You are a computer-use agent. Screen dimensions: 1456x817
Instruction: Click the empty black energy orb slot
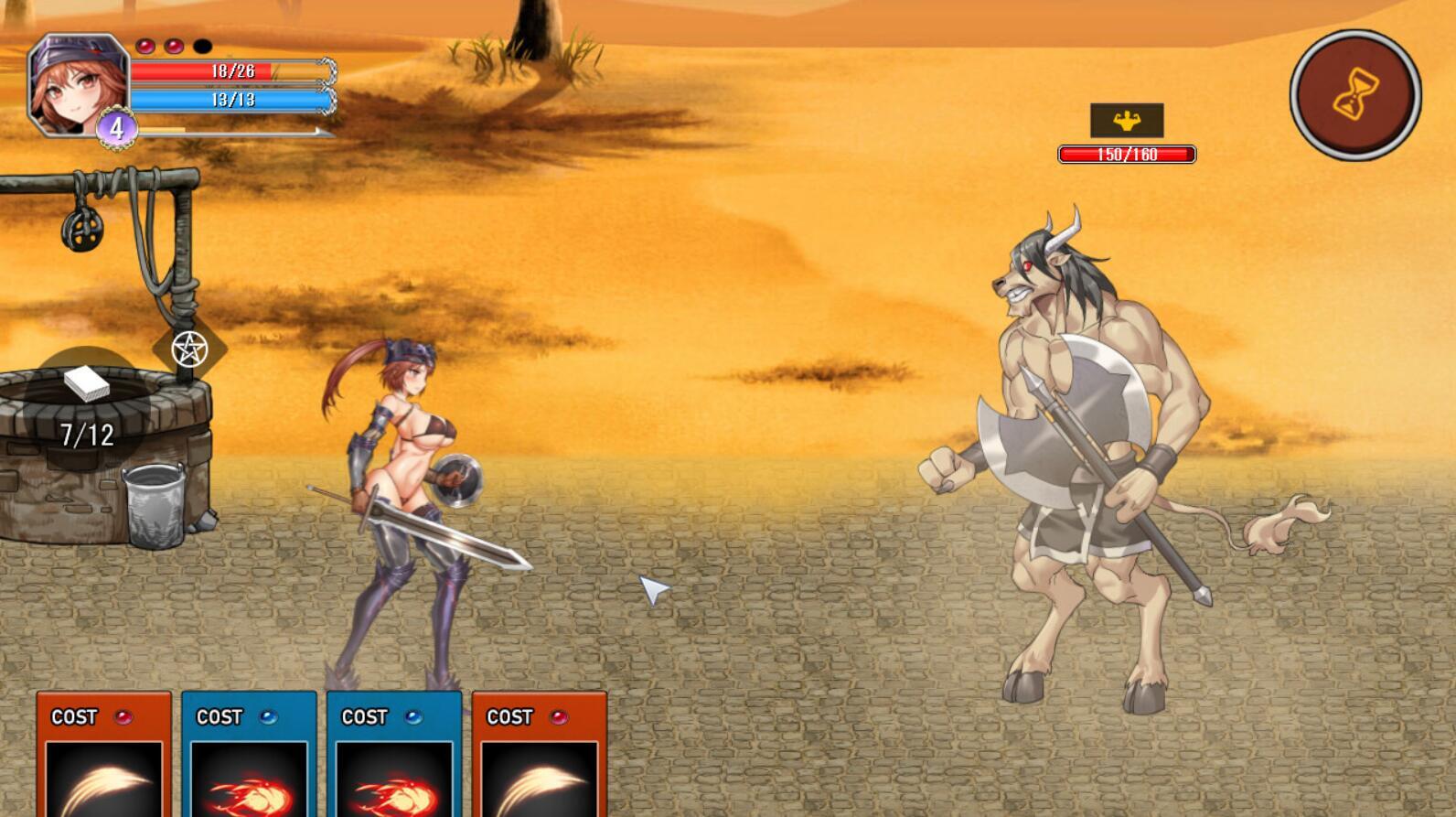pos(204,43)
